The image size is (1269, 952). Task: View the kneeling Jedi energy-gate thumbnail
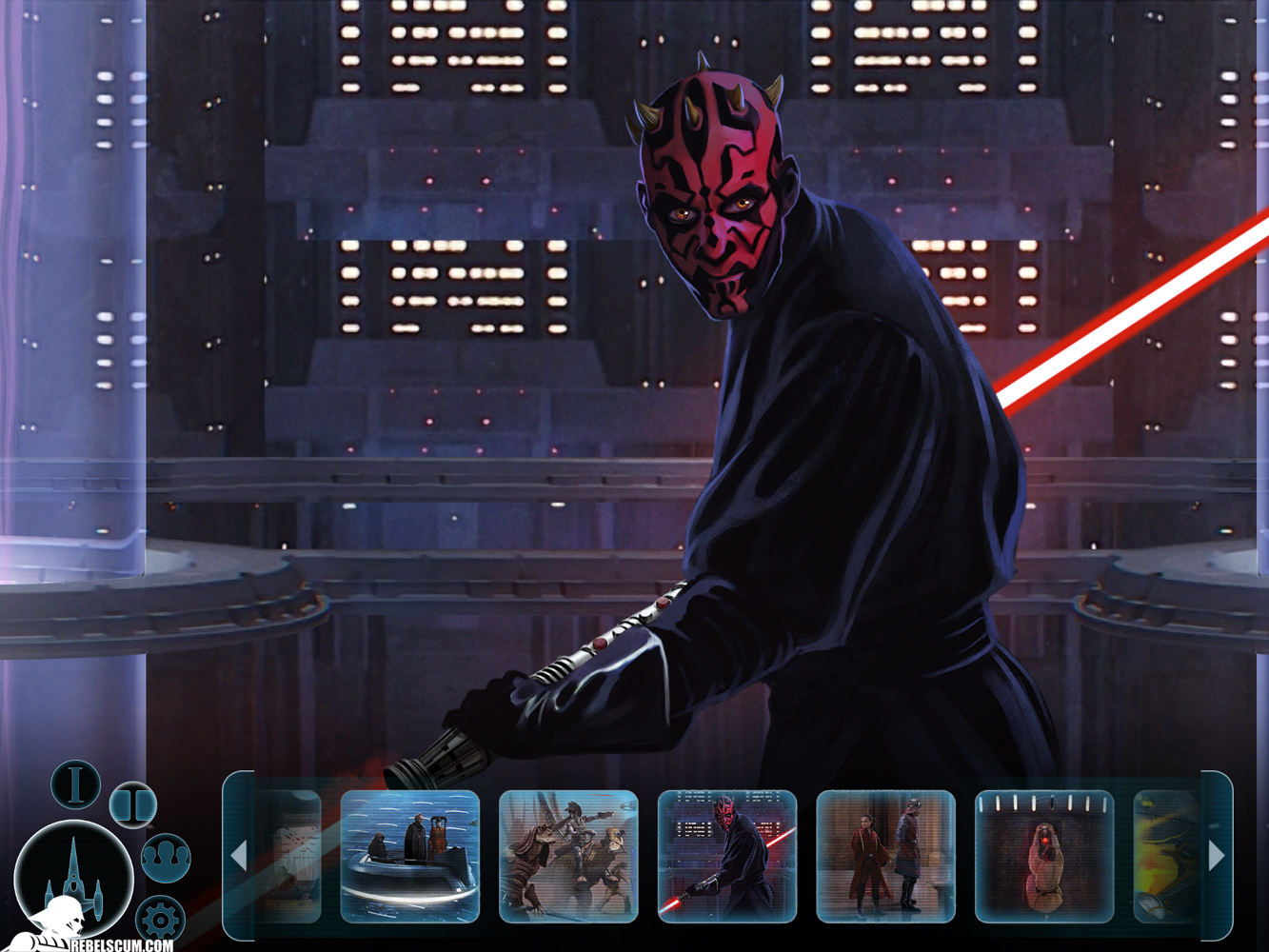1044,857
